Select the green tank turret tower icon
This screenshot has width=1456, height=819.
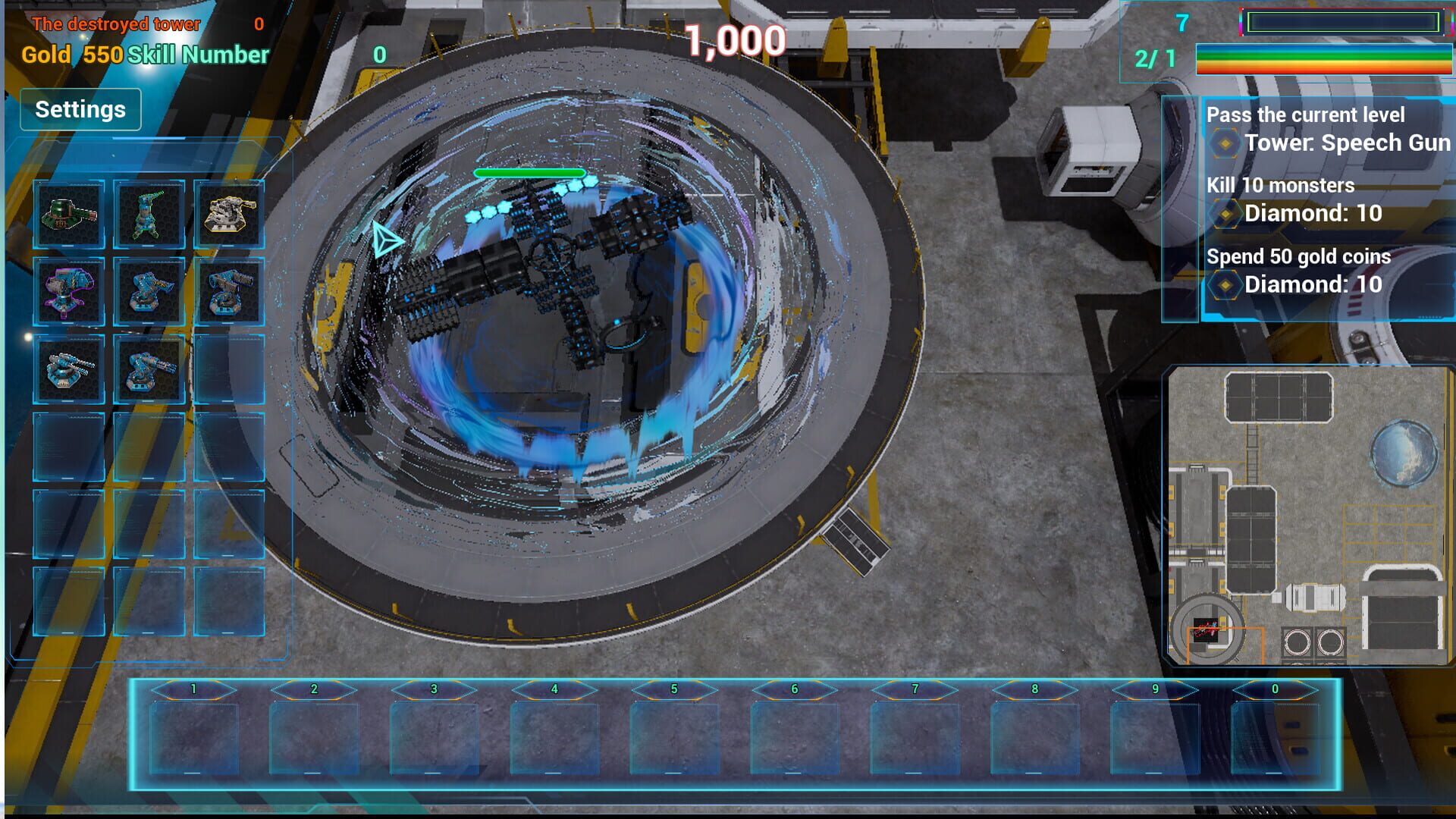[x=68, y=216]
